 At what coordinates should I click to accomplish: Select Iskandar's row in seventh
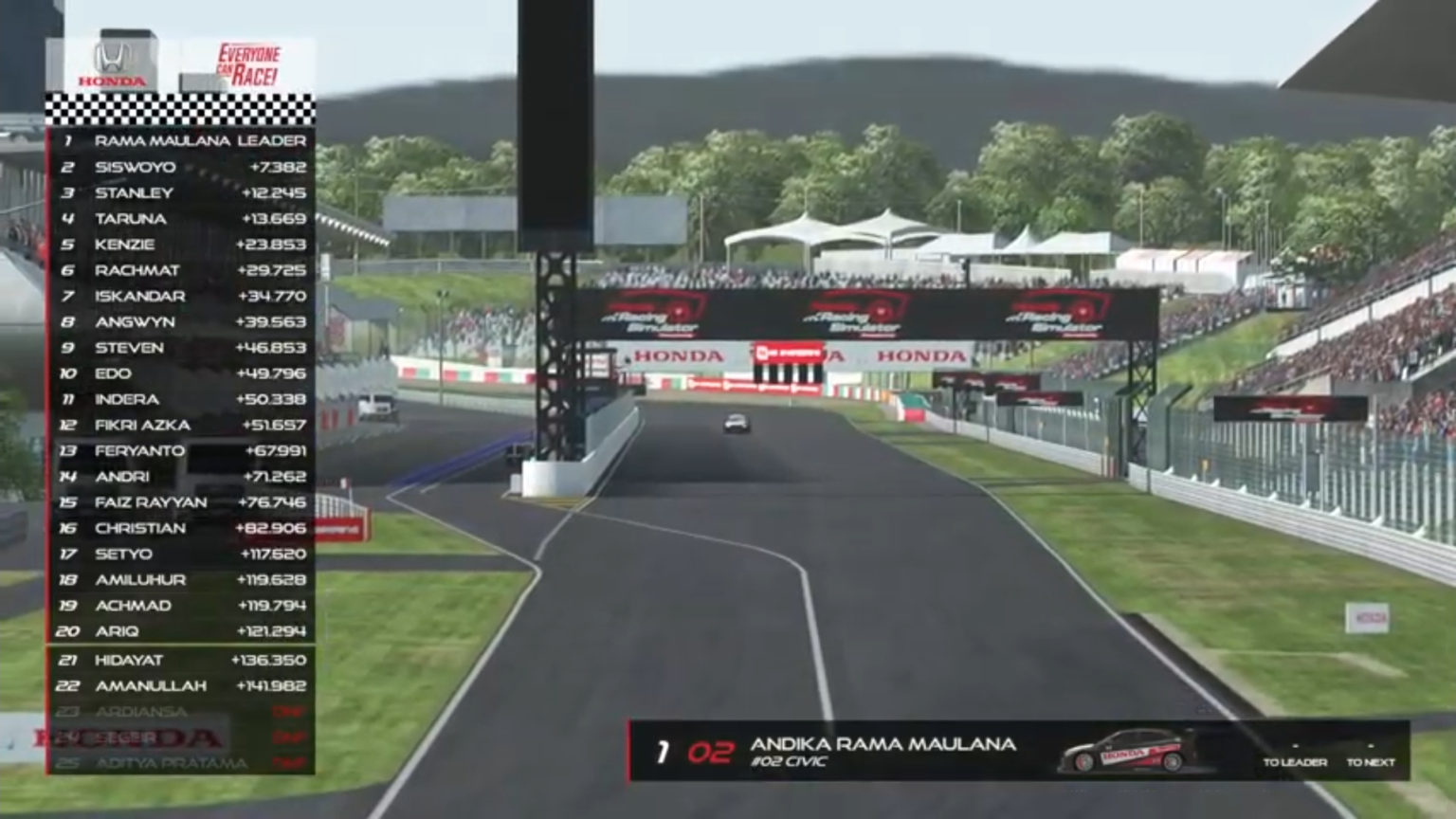(x=181, y=296)
